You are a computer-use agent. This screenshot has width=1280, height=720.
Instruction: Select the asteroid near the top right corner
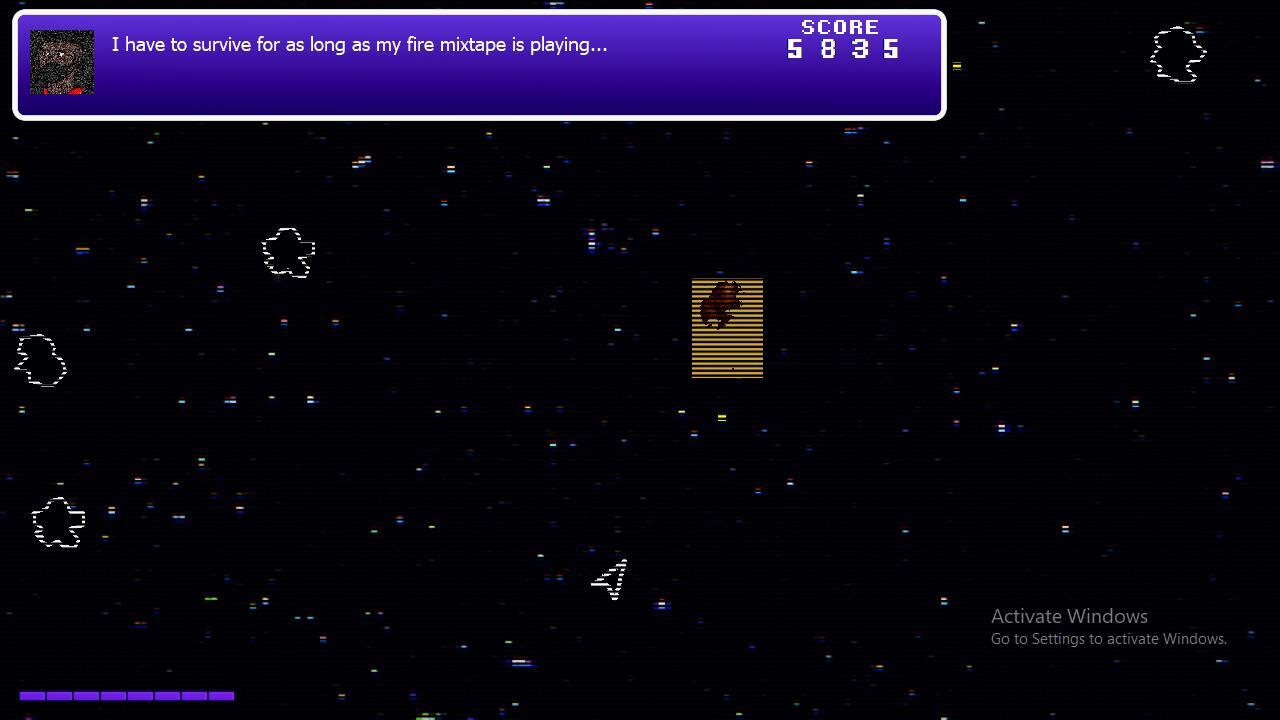(1177, 56)
